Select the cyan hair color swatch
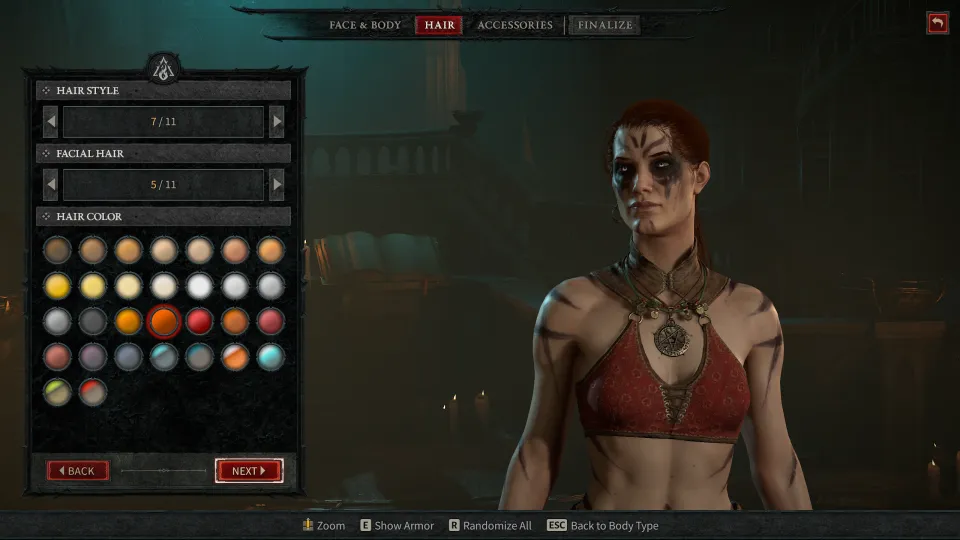This screenshot has width=960, height=540. [x=270, y=357]
